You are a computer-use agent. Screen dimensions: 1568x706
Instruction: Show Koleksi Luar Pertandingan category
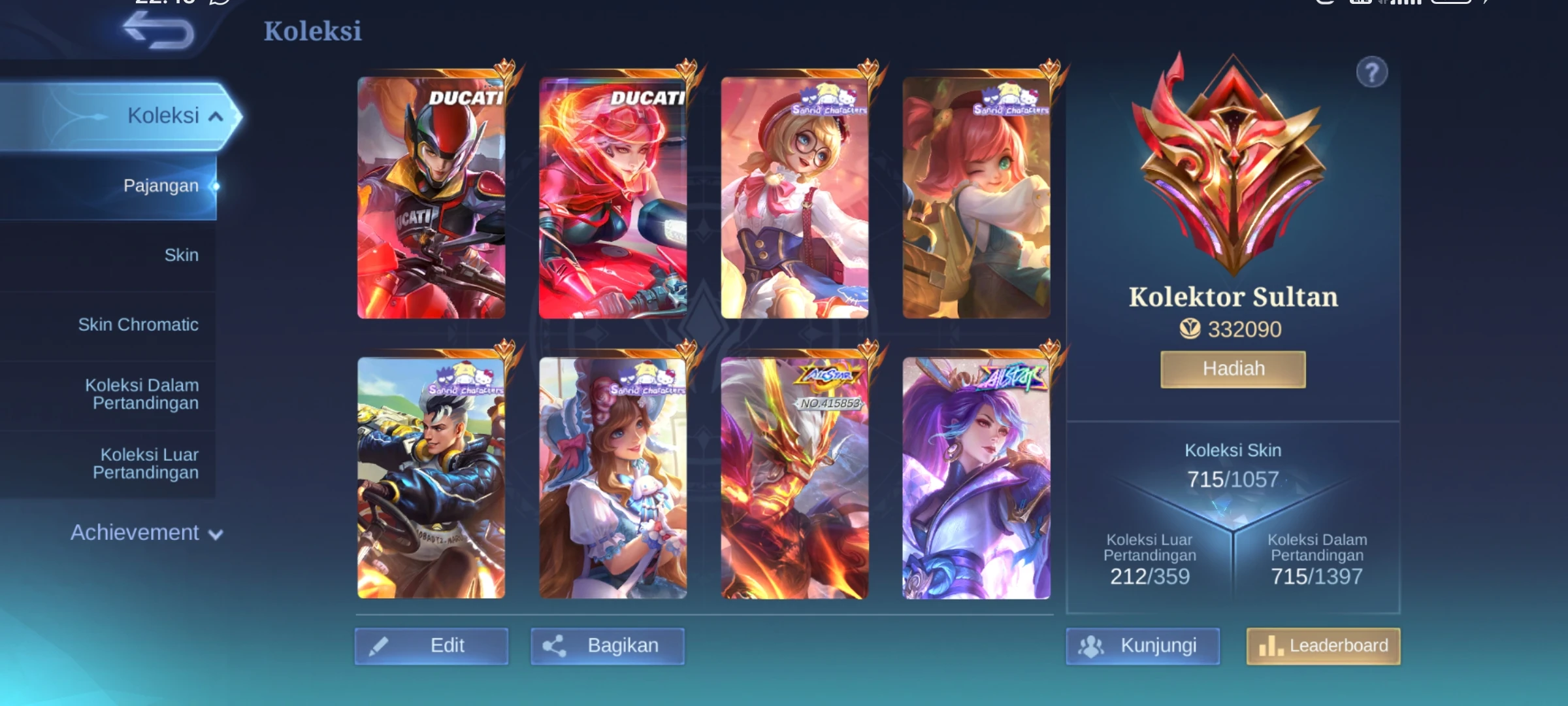tap(145, 463)
